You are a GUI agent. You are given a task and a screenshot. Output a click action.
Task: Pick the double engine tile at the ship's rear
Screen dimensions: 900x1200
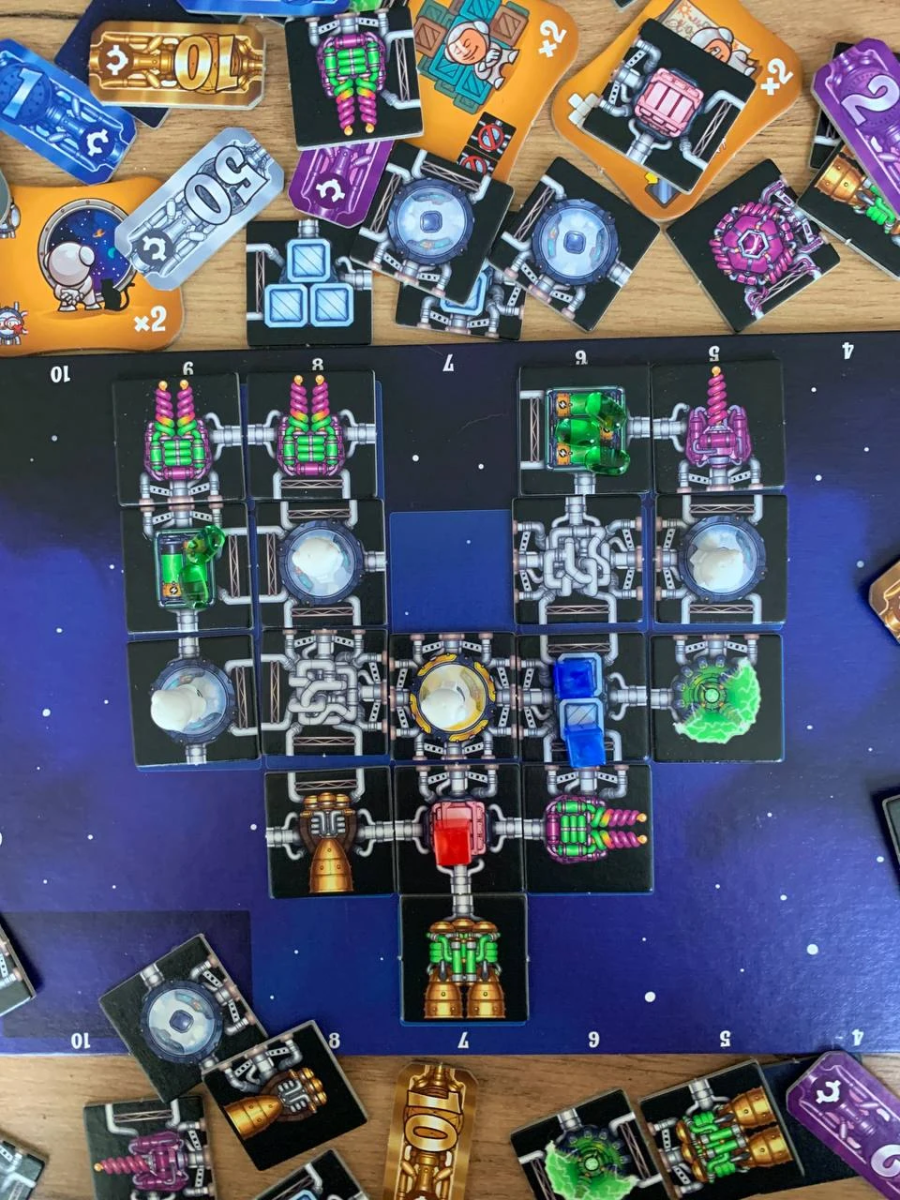click(464, 958)
